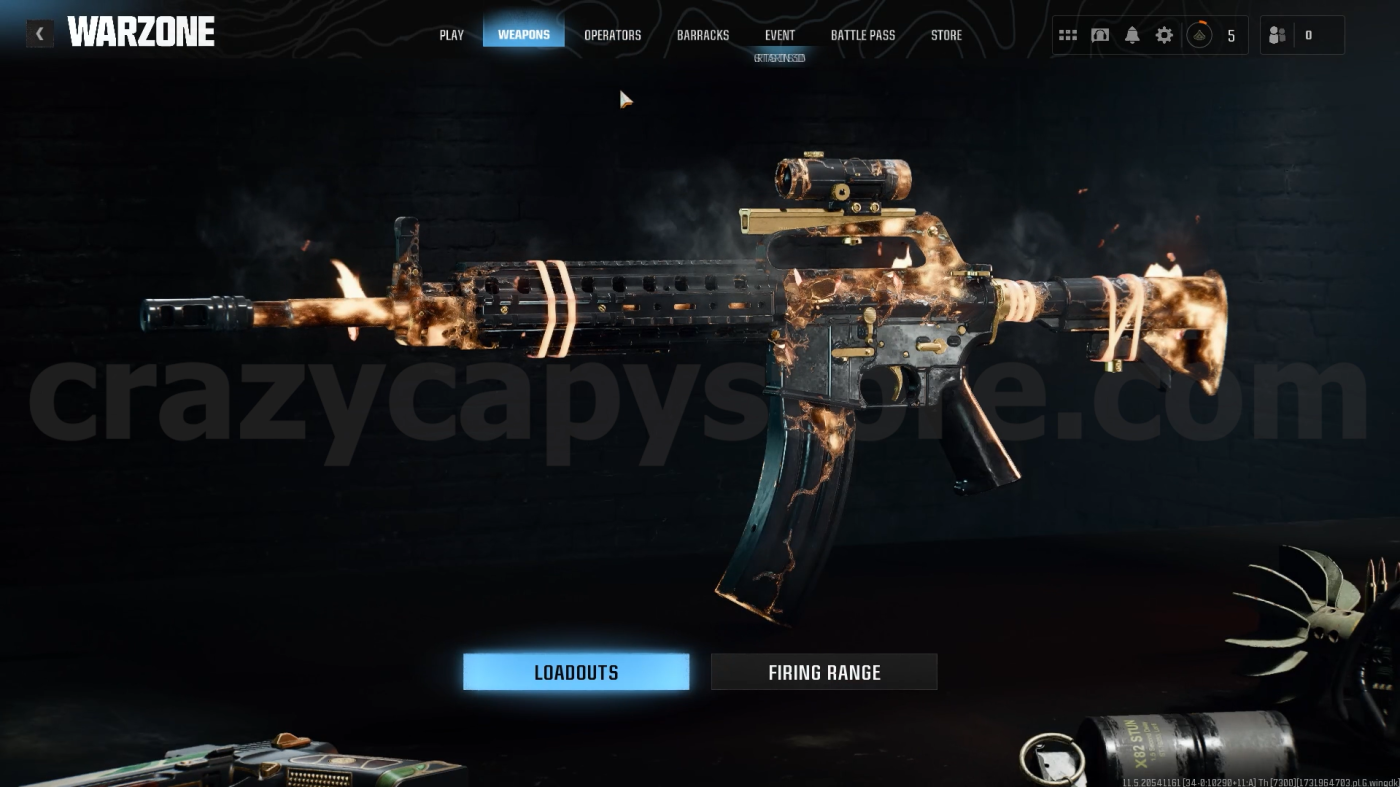This screenshot has height=787, width=1400.
Task: Open the player level counter showing 5
Action: coord(1231,34)
